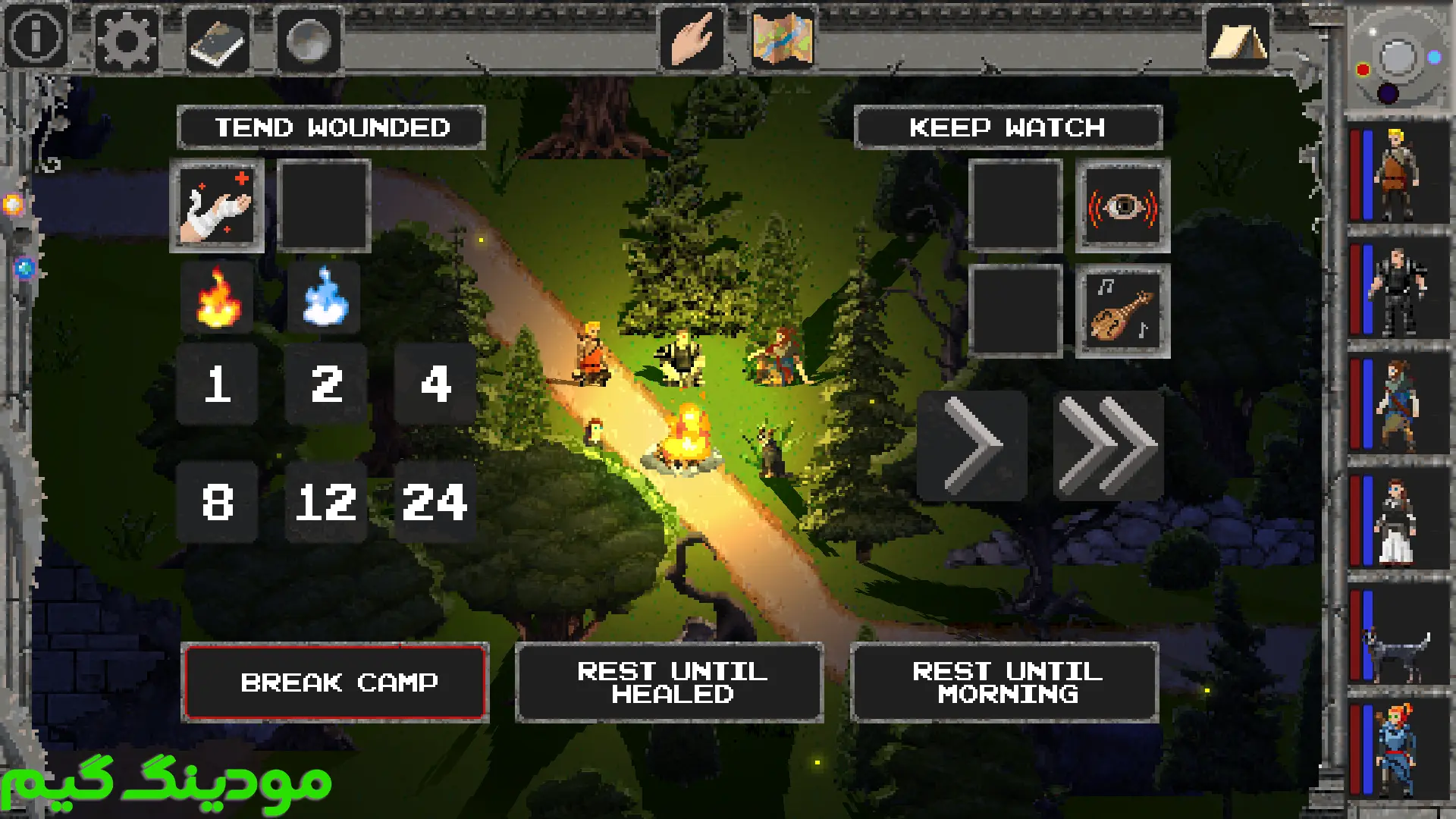Select Rest Until Morning
The image size is (1456, 819).
tap(1005, 682)
